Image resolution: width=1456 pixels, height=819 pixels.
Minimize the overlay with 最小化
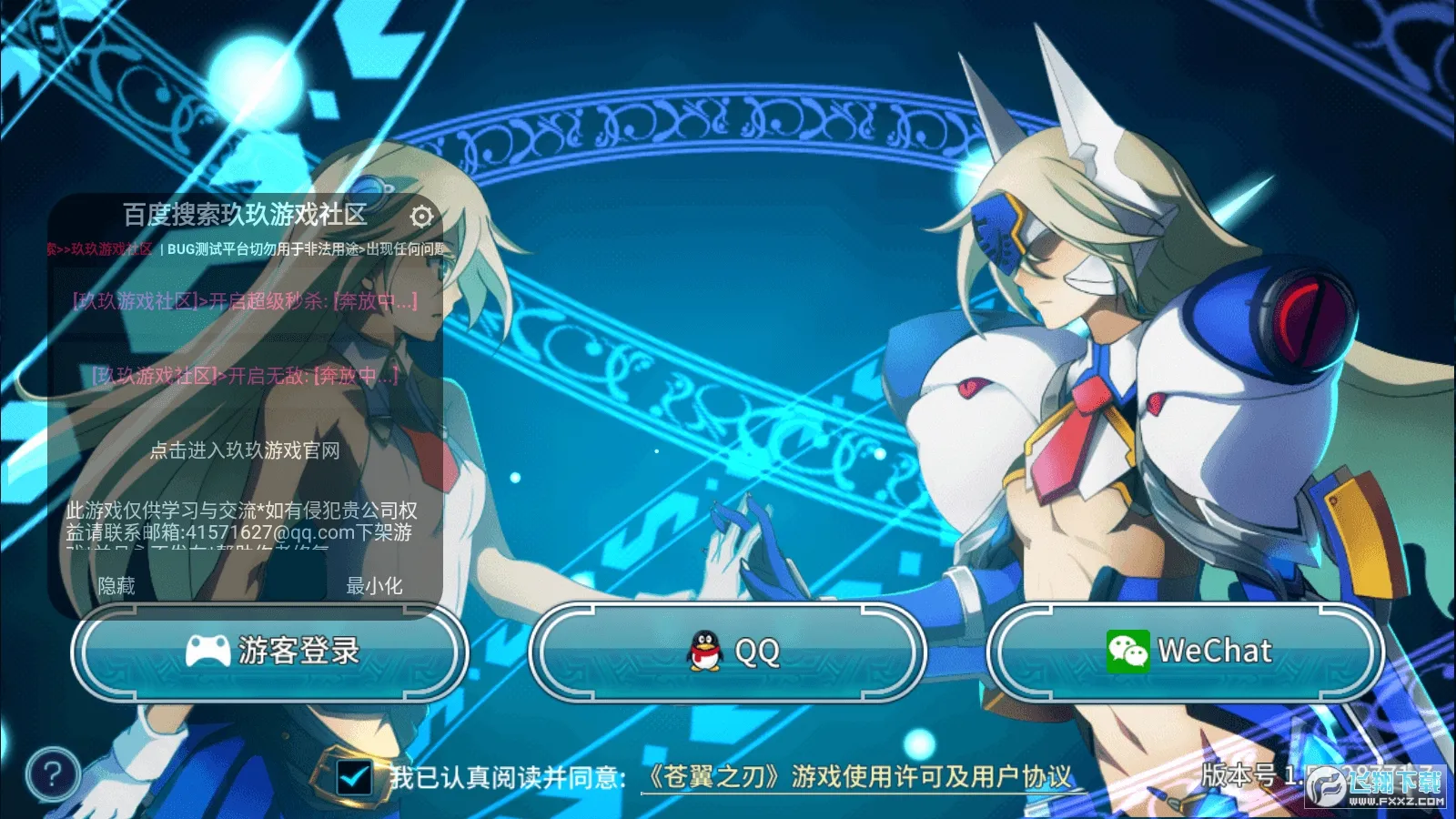pos(374,586)
